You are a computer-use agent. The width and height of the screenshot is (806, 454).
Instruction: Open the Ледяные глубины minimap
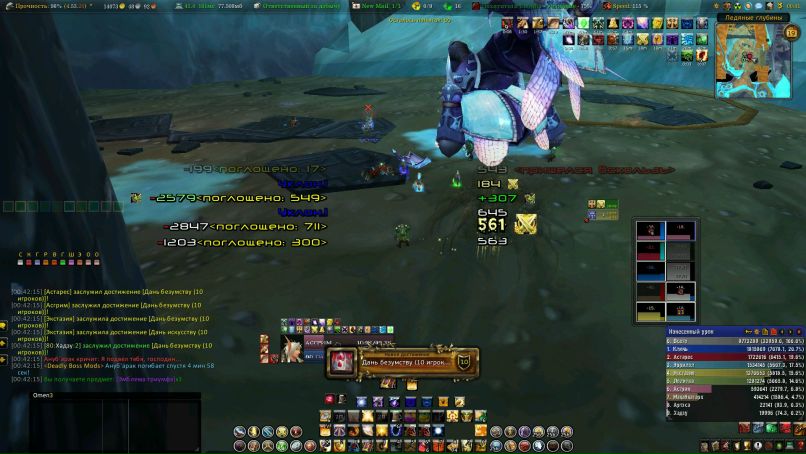pos(751,60)
